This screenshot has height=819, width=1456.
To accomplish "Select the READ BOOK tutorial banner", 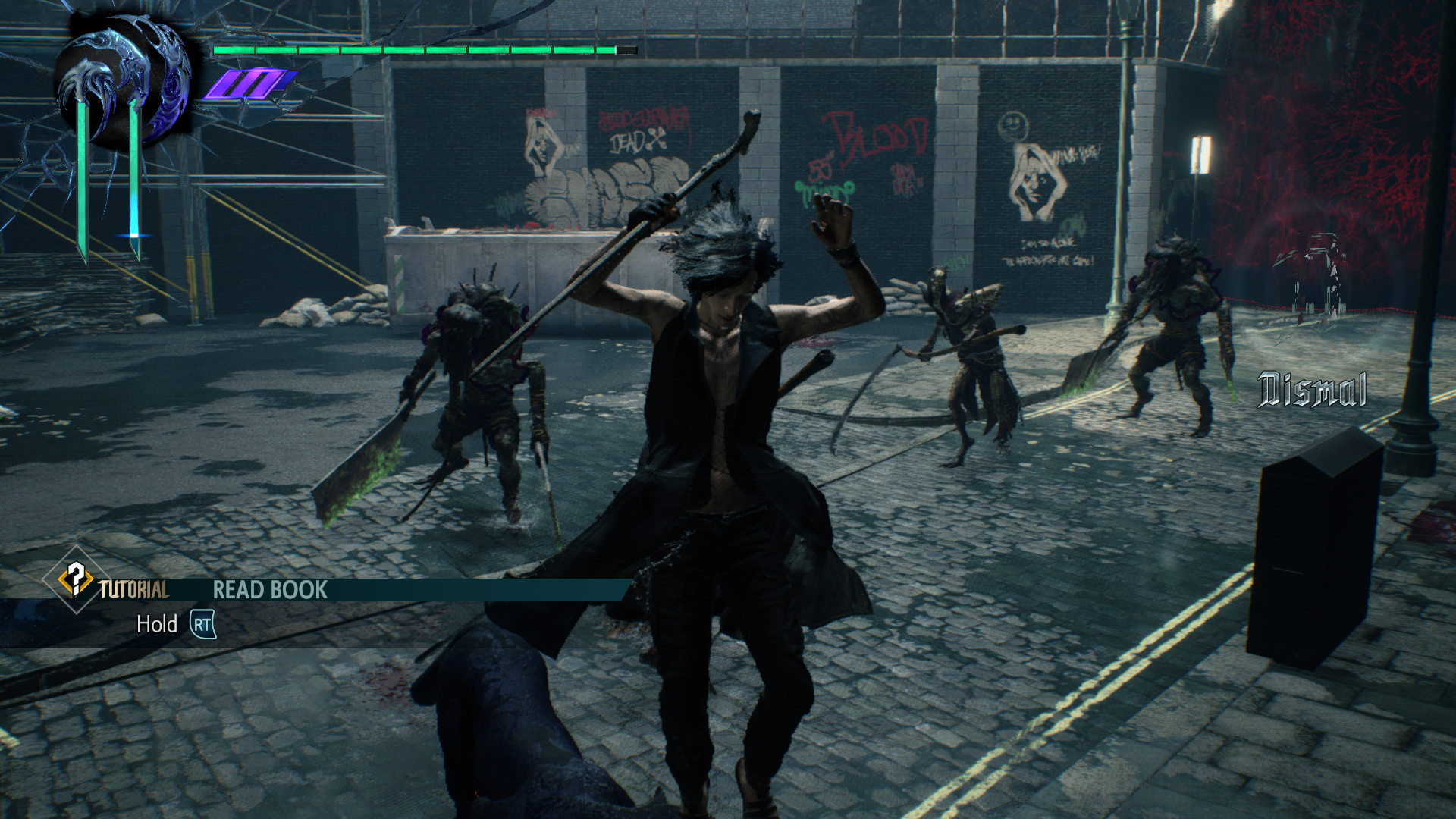I will pos(270,590).
